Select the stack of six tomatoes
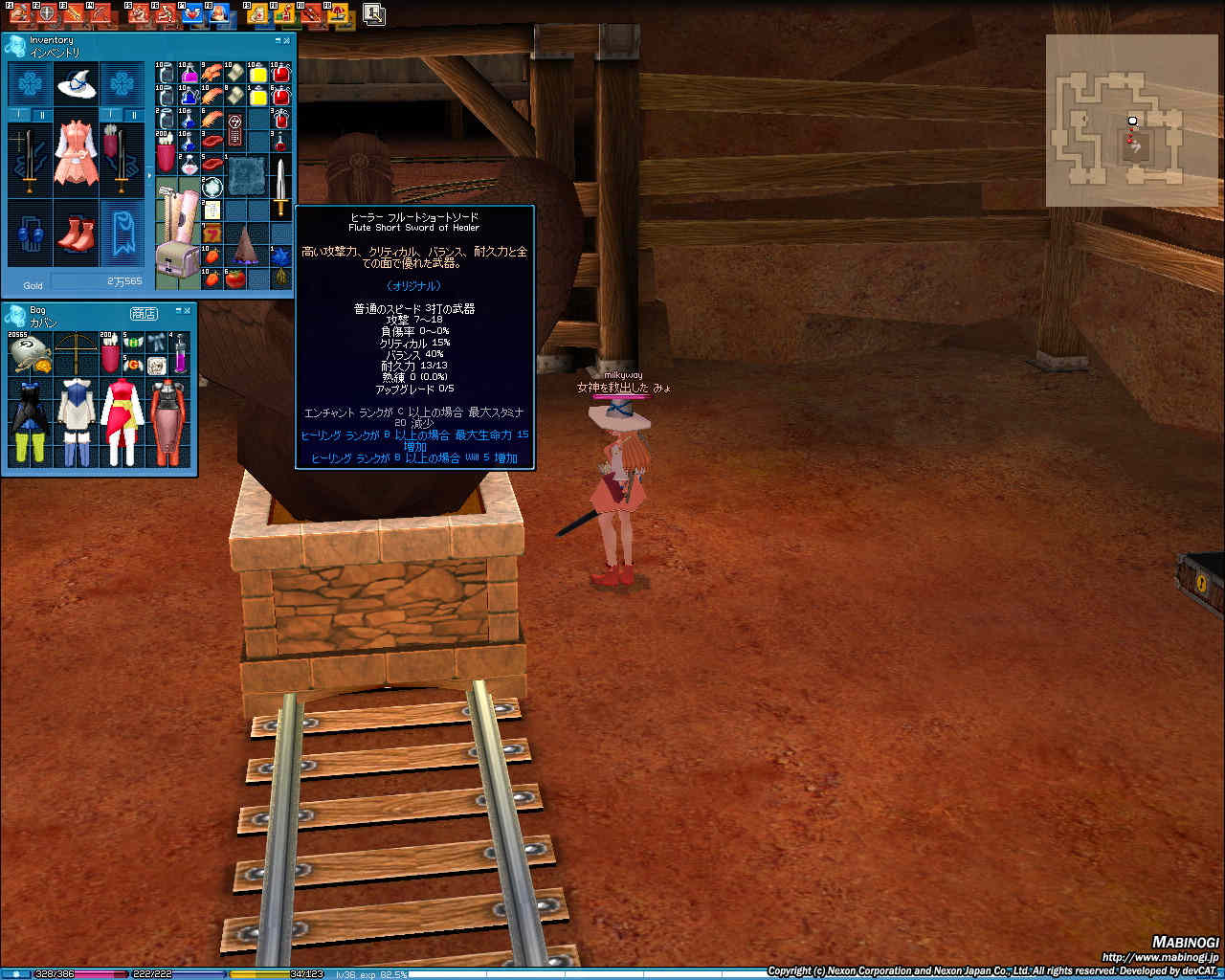This screenshot has height=980, width=1225. point(235,278)
